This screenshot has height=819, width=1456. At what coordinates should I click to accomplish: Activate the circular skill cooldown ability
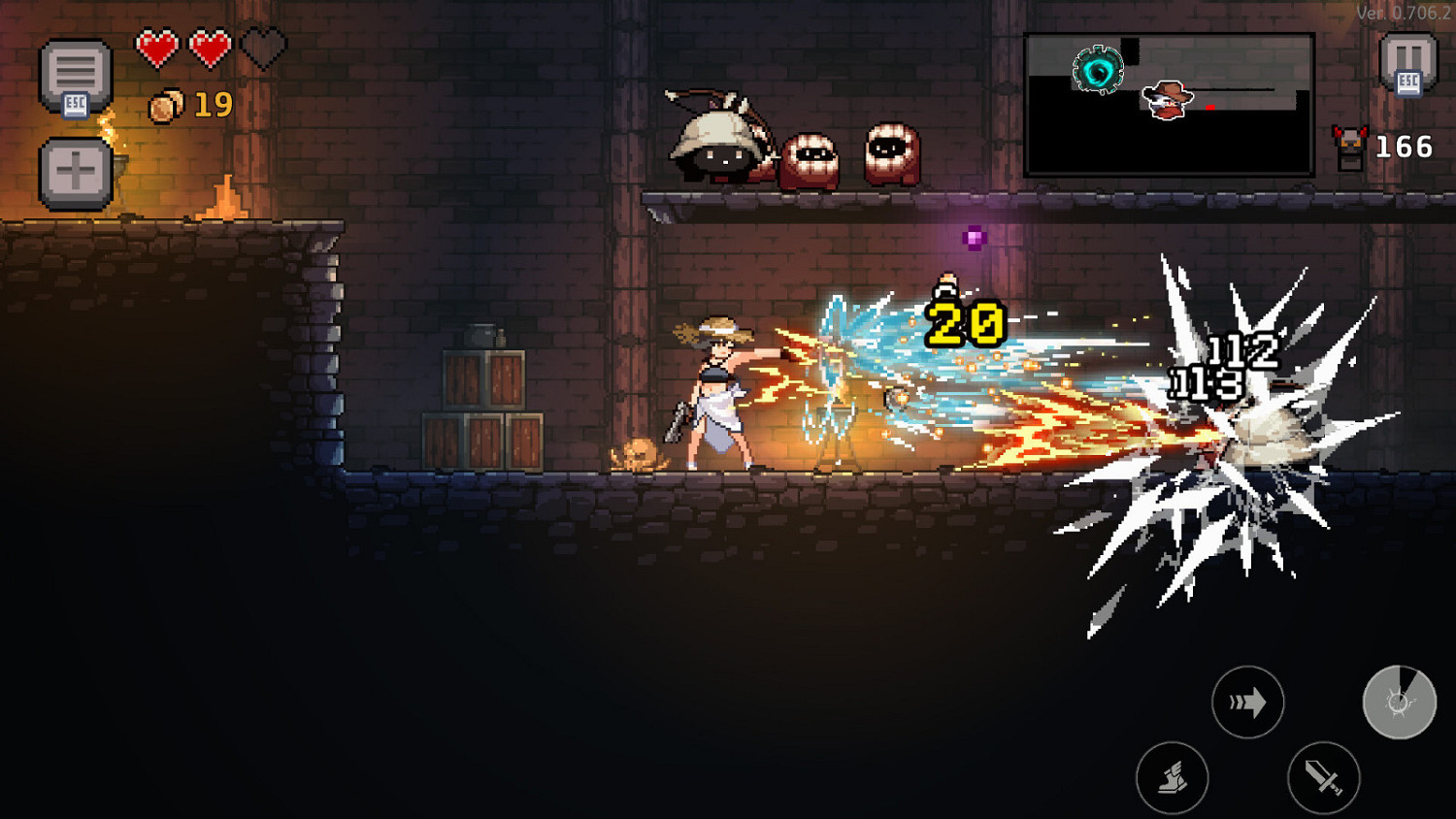1399,702
